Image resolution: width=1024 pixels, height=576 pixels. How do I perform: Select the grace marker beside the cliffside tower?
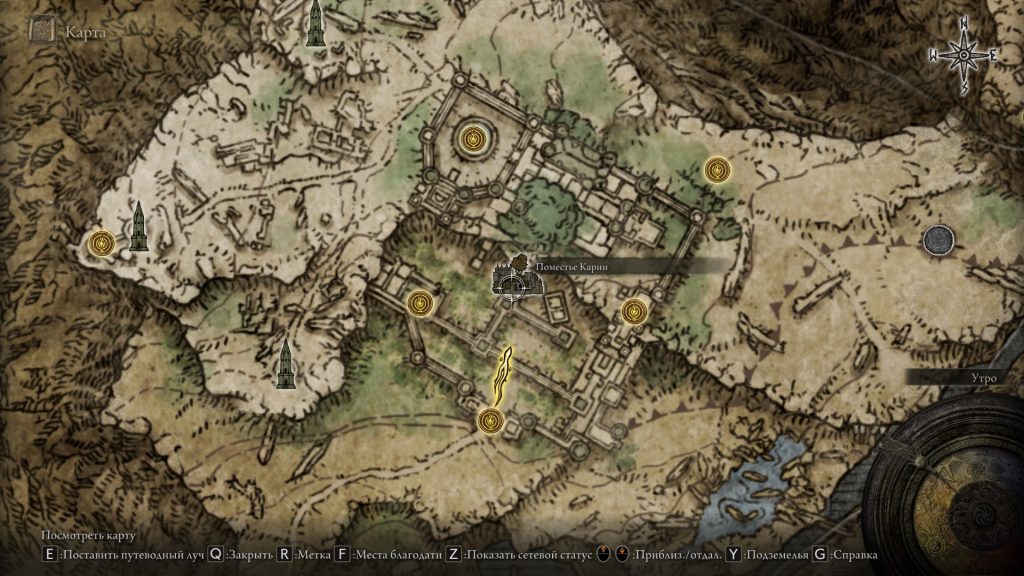click(x=102, y=242)
